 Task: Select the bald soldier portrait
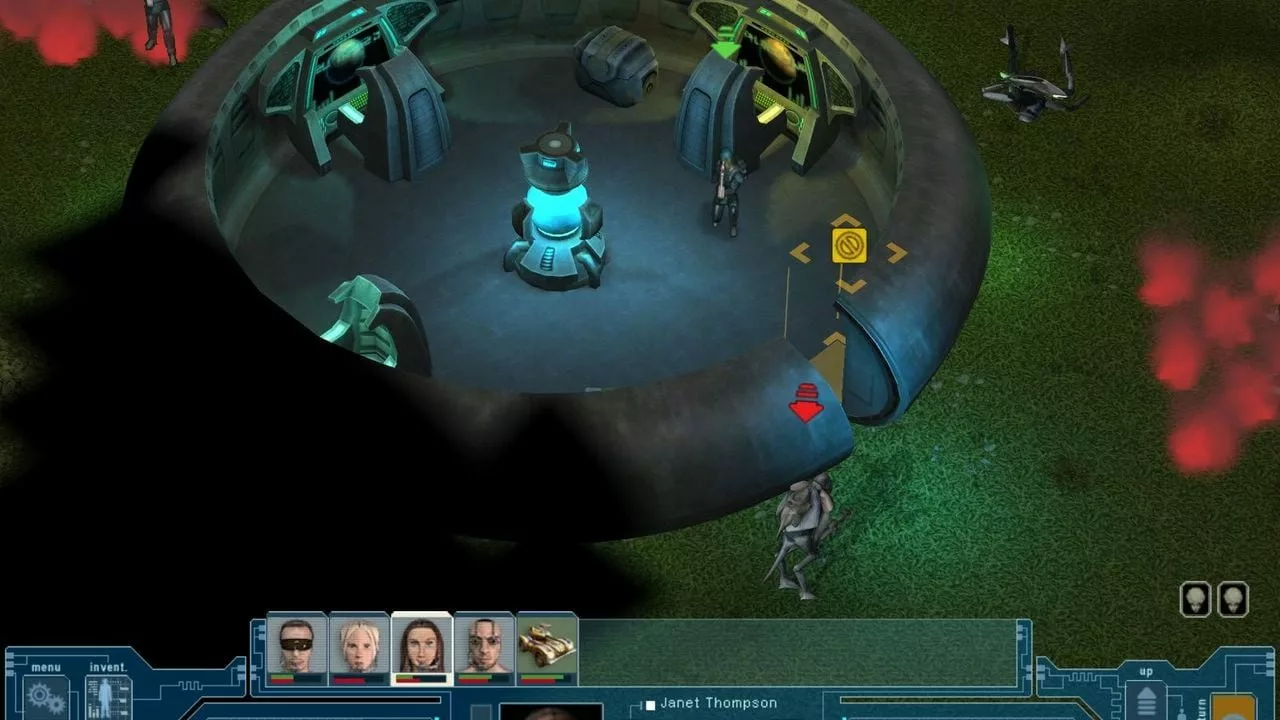pyautogui.click(x=484, y=646)
